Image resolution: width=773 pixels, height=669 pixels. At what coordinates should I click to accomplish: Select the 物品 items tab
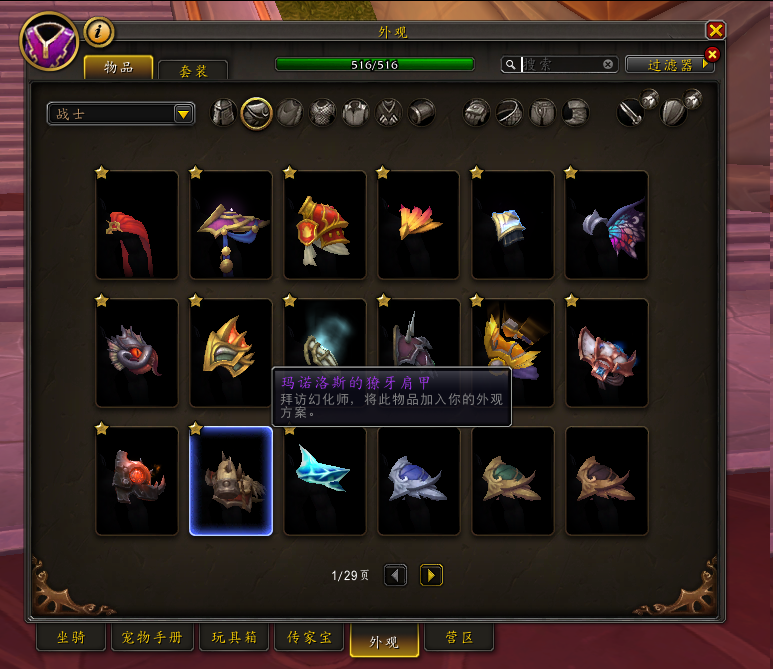(x=118, y=68)
